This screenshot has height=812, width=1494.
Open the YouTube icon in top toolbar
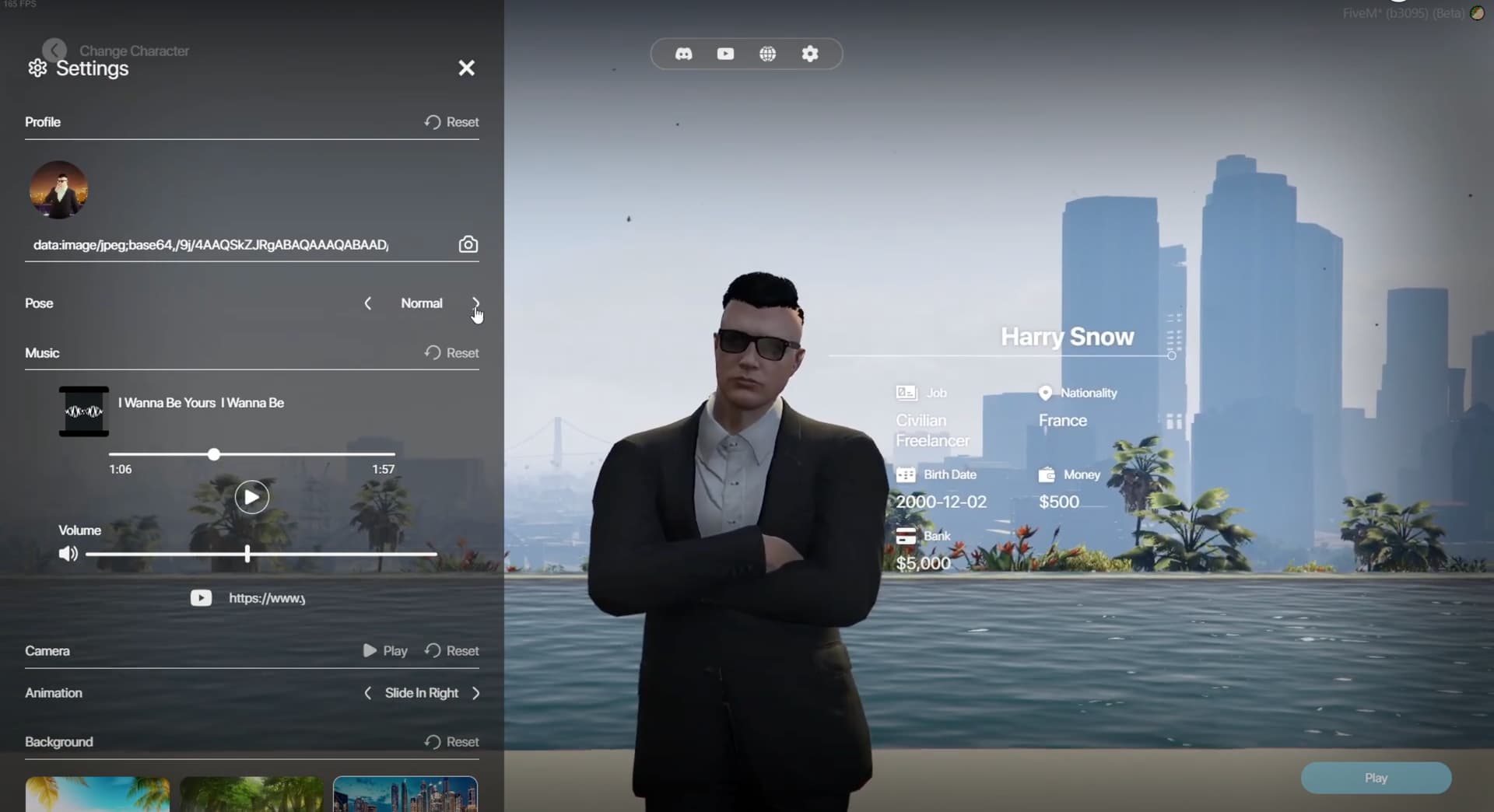pos(725,54)
